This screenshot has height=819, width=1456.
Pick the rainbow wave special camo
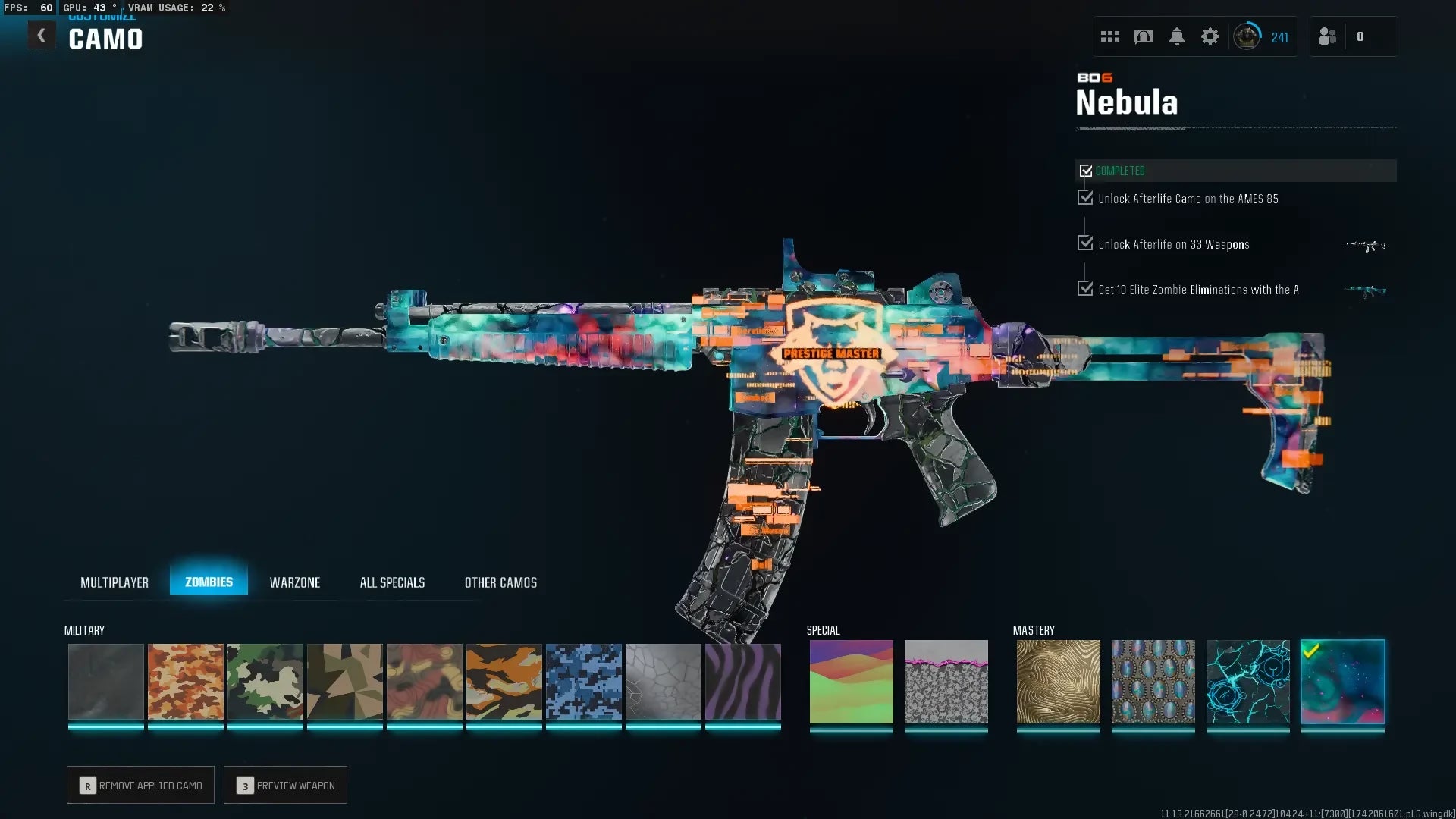(x=851, y=681)
